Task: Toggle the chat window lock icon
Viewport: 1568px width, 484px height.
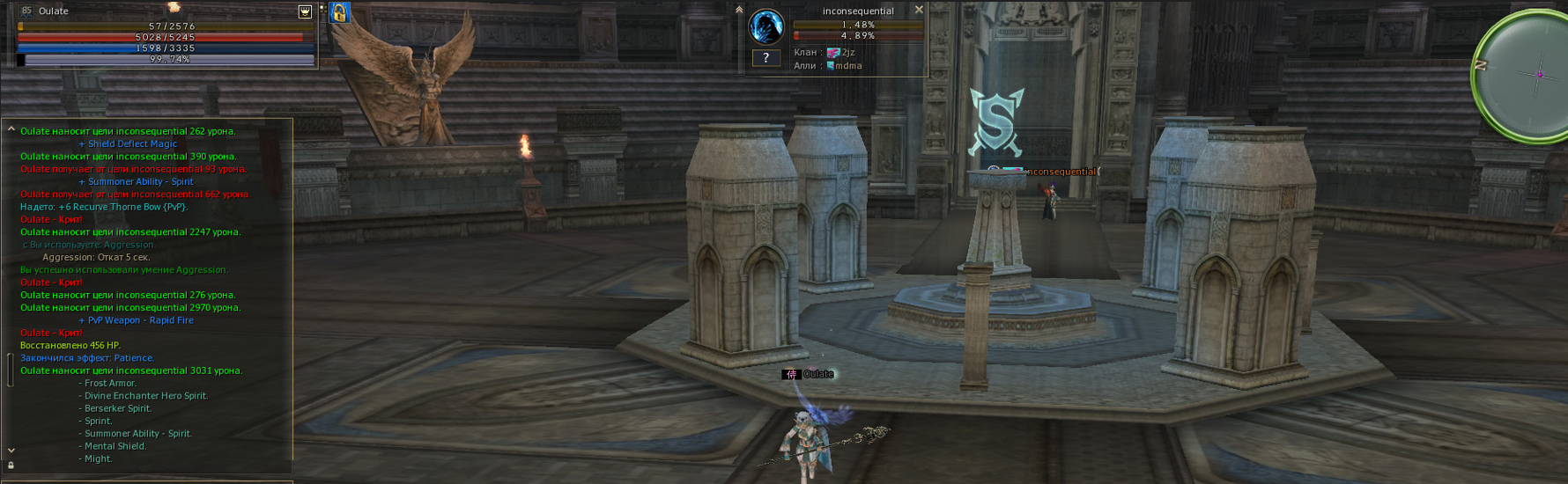Action: tap(11, 466)
